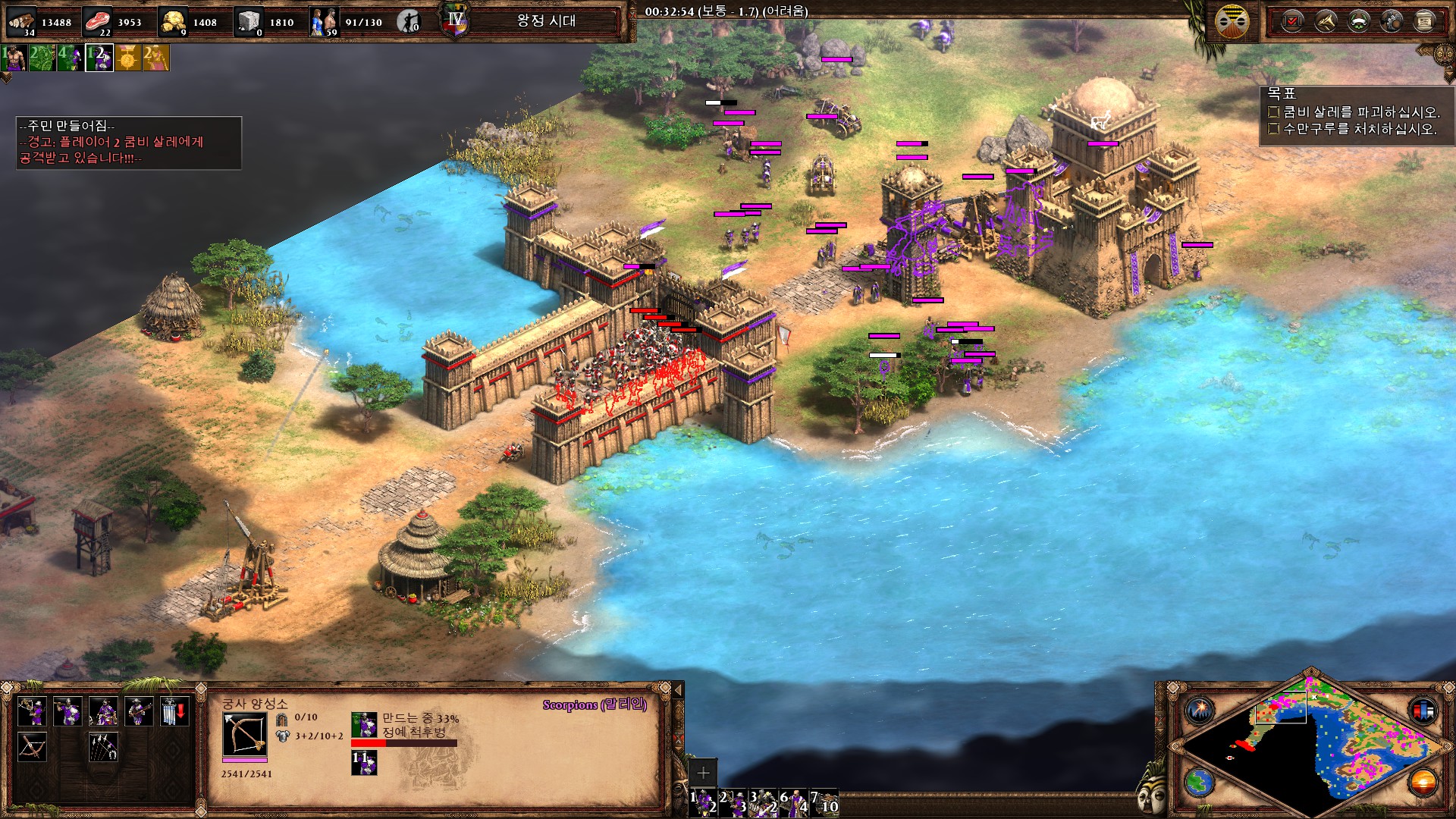Toggle the minimap economic/military color flags
Screen dimensions: 1456x819
click(1423, 711)
